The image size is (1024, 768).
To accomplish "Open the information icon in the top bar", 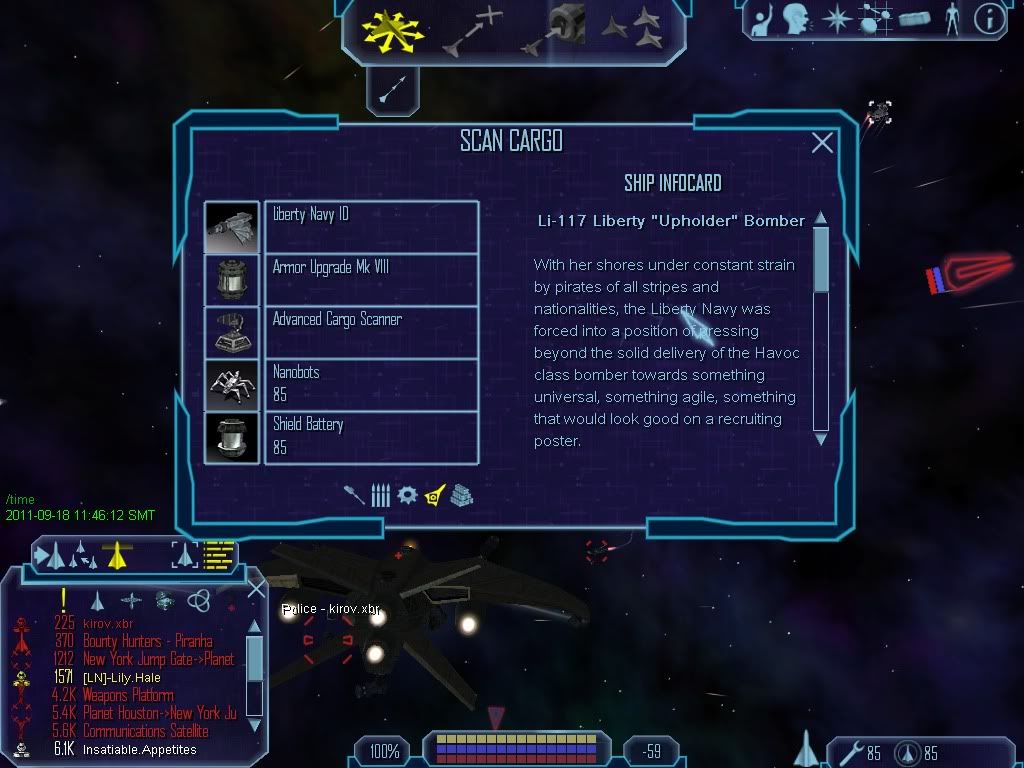I will [x=989, y=18].
